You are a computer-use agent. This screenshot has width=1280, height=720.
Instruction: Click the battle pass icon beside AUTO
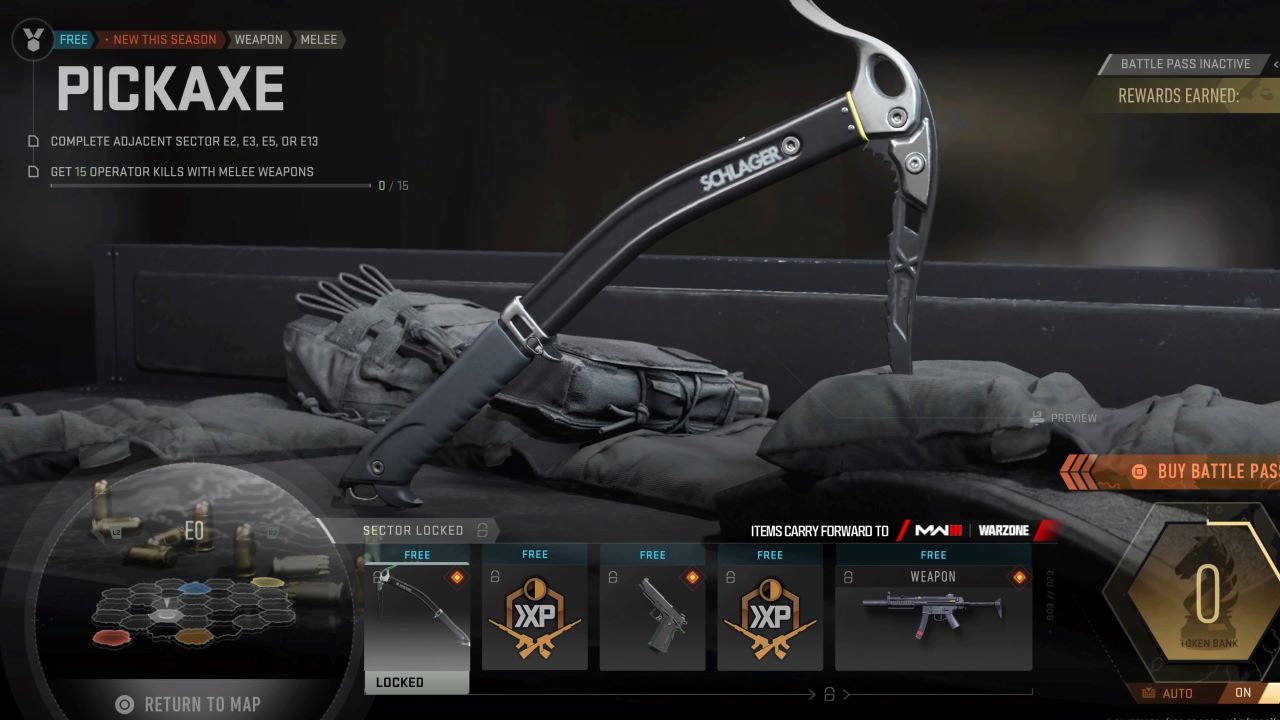click(x=1150, y=693)
